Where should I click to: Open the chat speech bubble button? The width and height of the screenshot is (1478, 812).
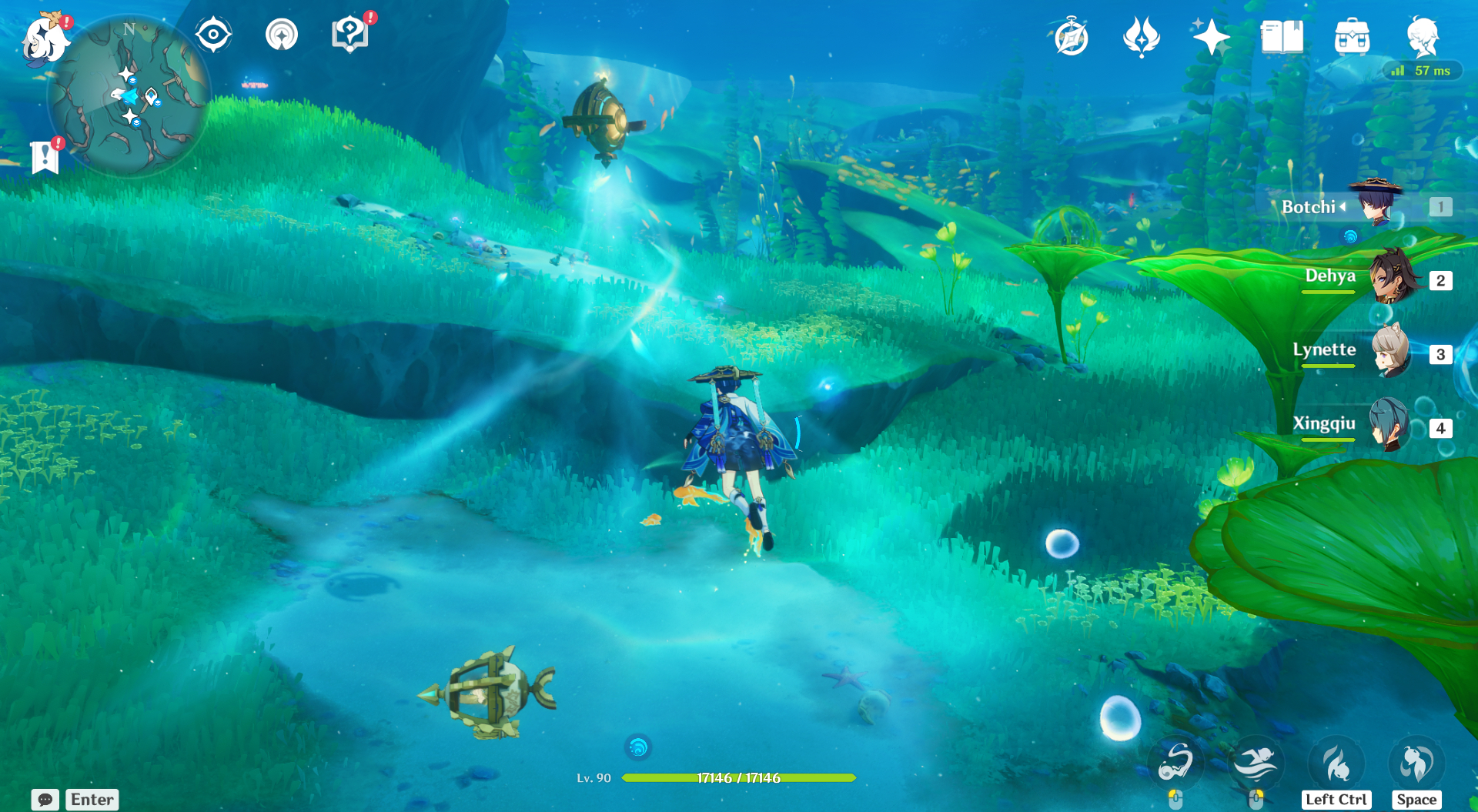(45, 800)
